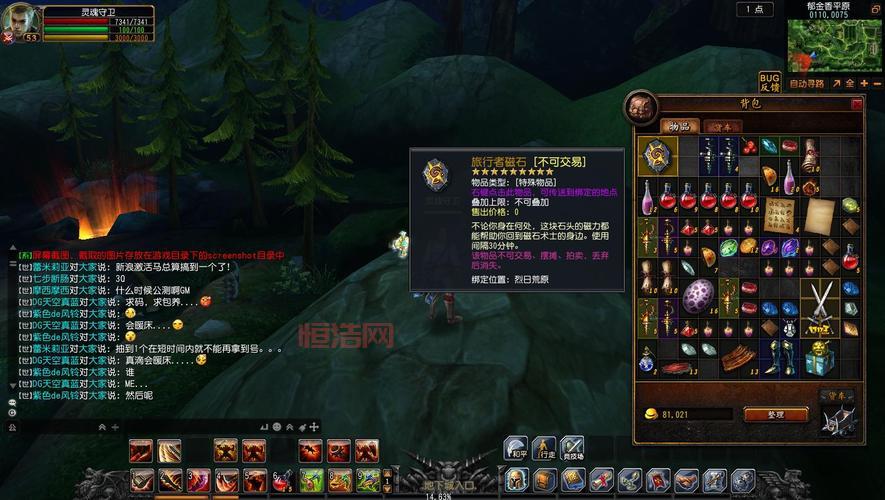Image resolution: width=885 pixels, height=500 pixels.
Task: Close the 背包 backpack window
Action: [x=856, y=103]
